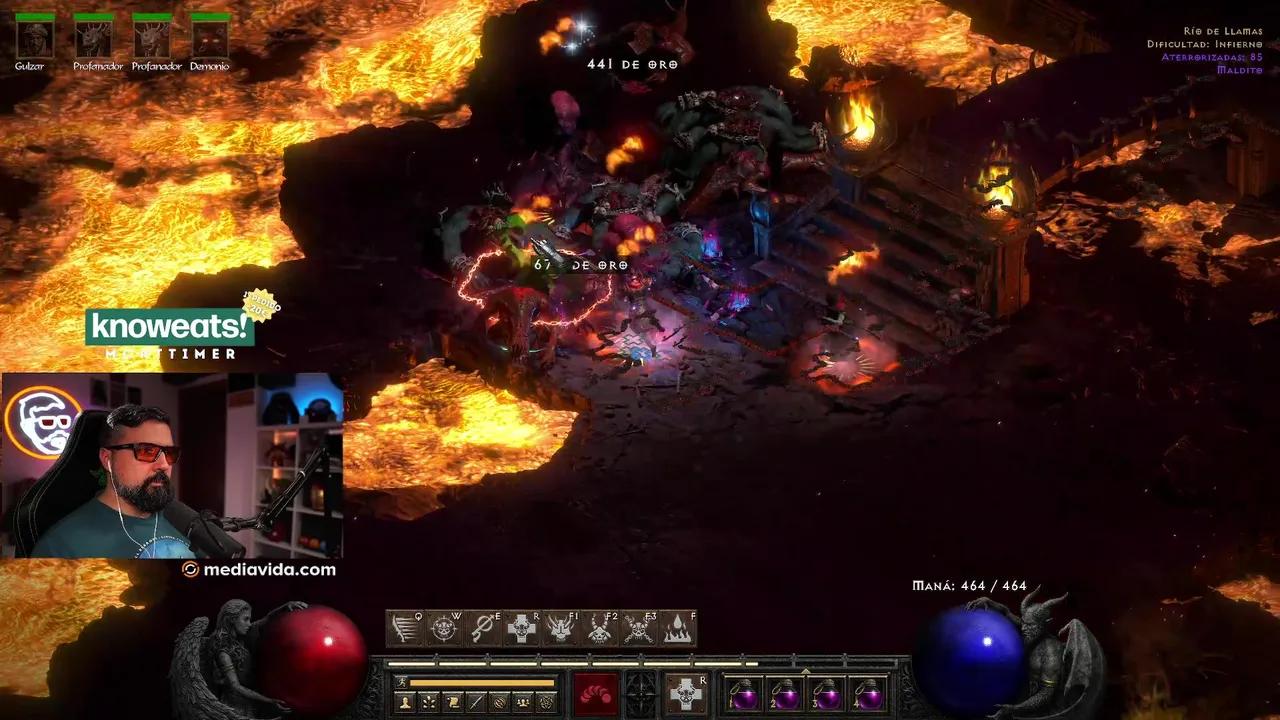Use the purple potion in belt slot 4
1280x720 pixels.
[x=868, y=694]
